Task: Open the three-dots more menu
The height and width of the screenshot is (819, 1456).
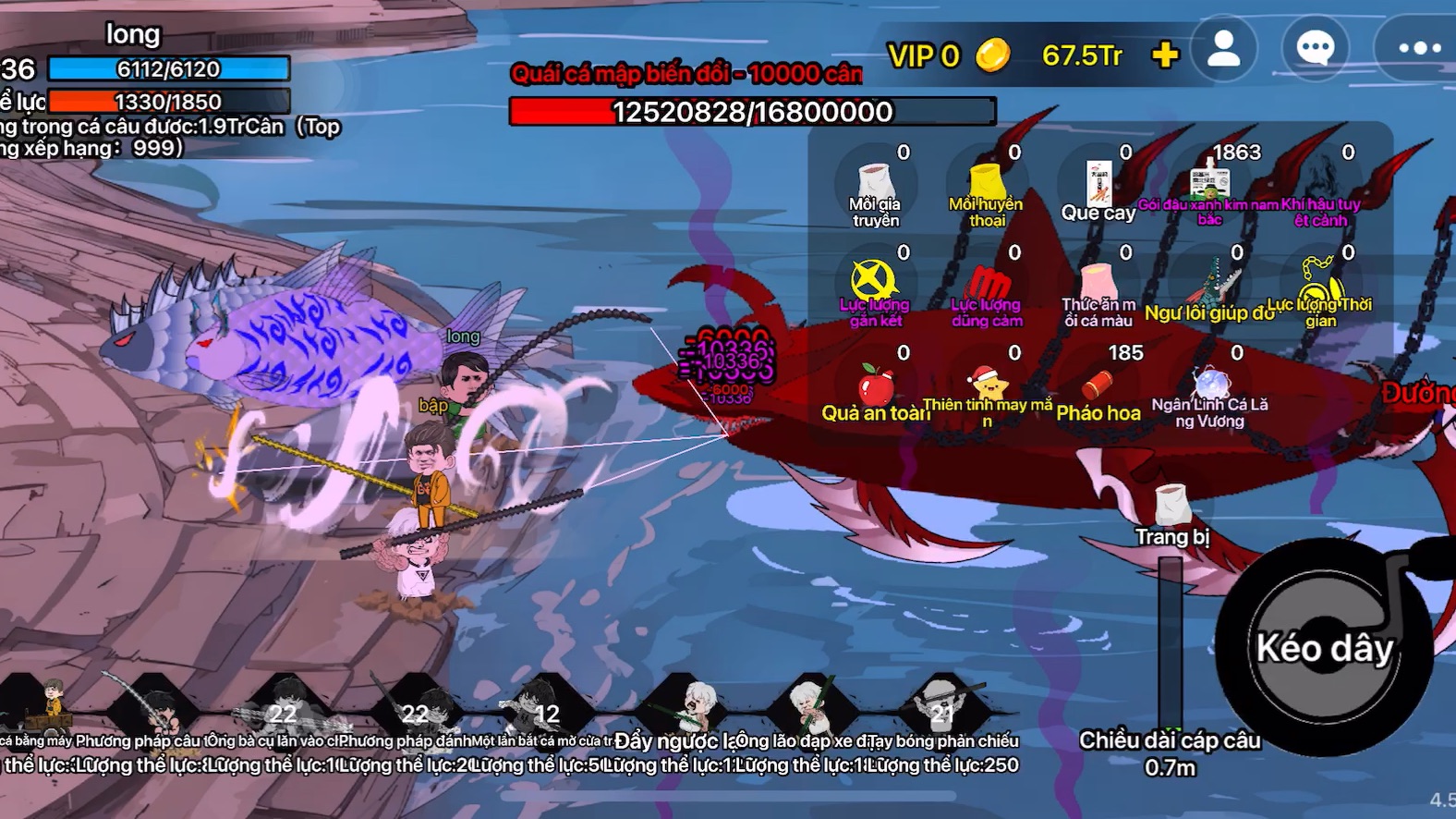Action: (1417, 49)
